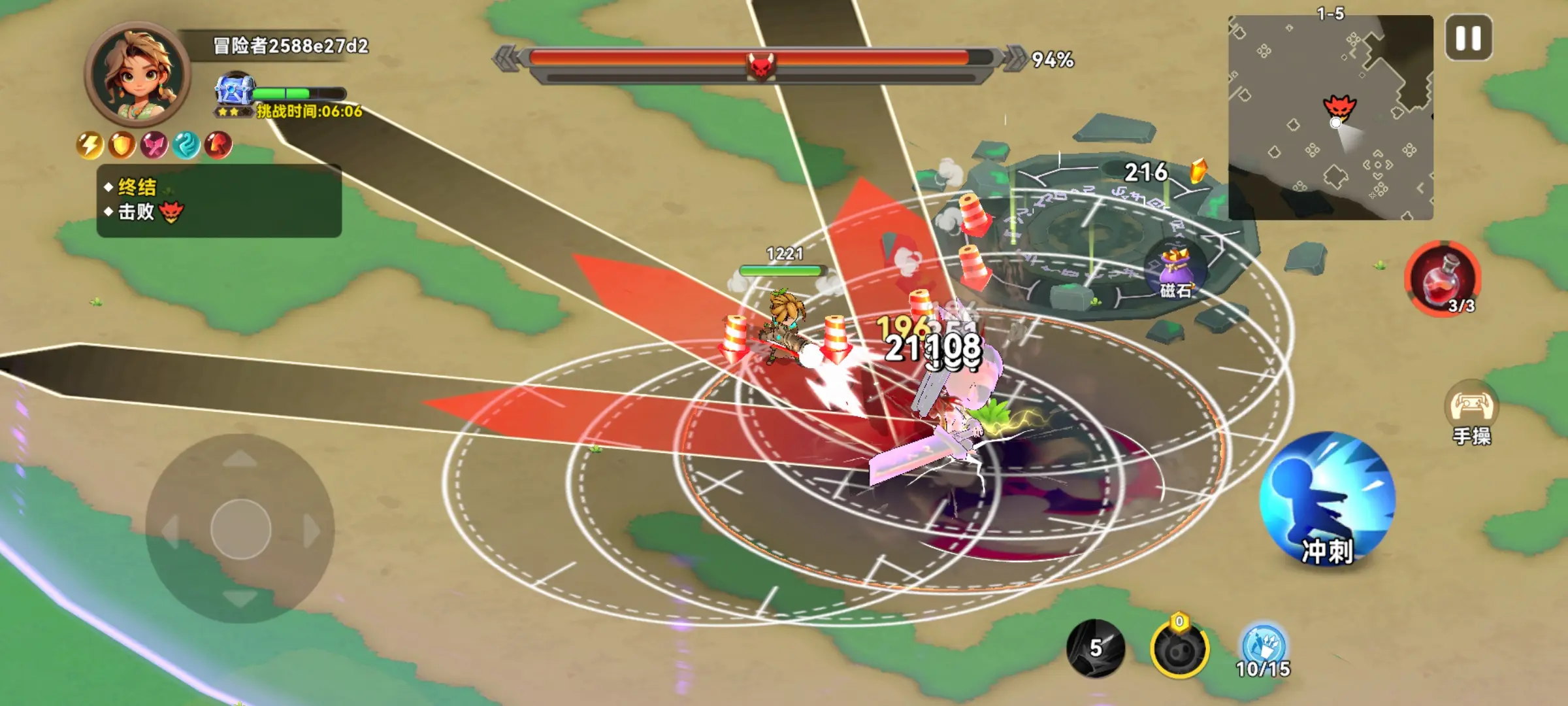Select the pink wings buff icon
Image resolution: width=1568 pixels, height=706 pixels.
(154, 145)
